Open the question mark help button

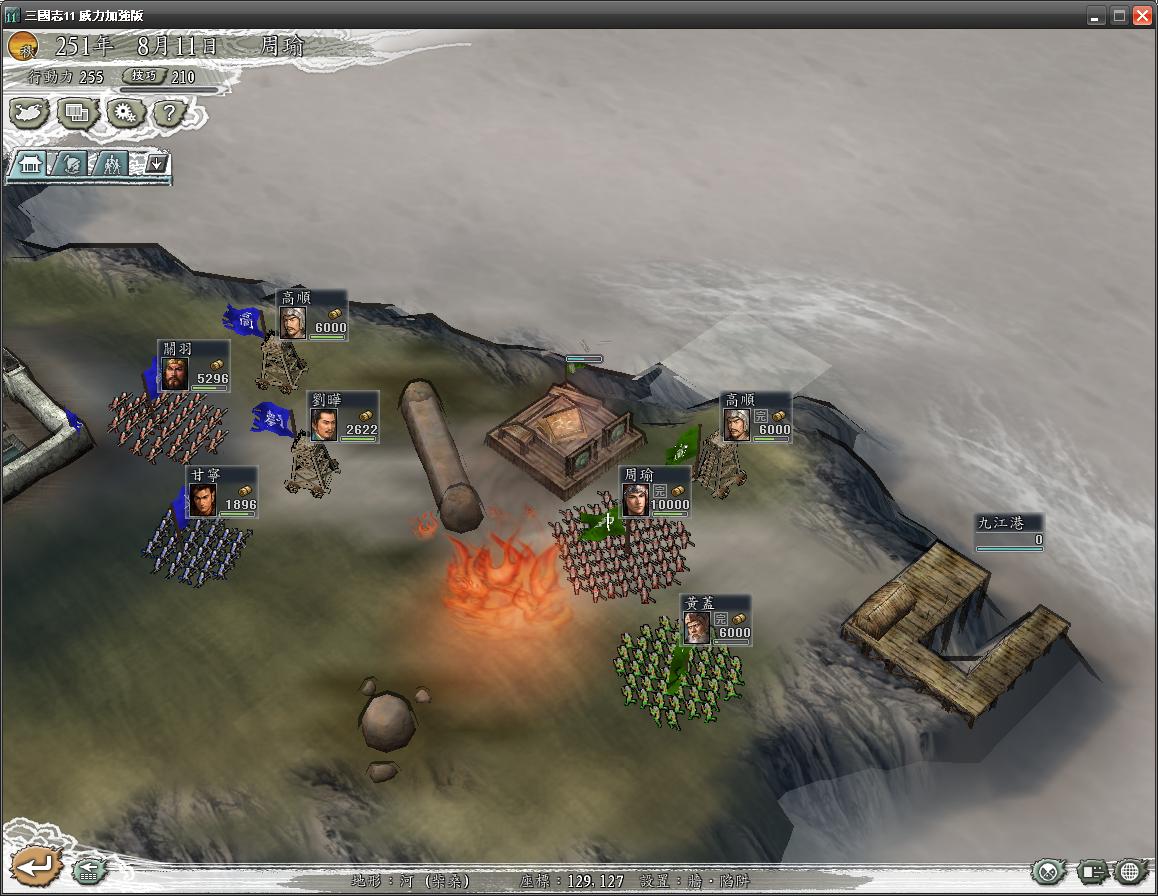[x=169, y=112]
